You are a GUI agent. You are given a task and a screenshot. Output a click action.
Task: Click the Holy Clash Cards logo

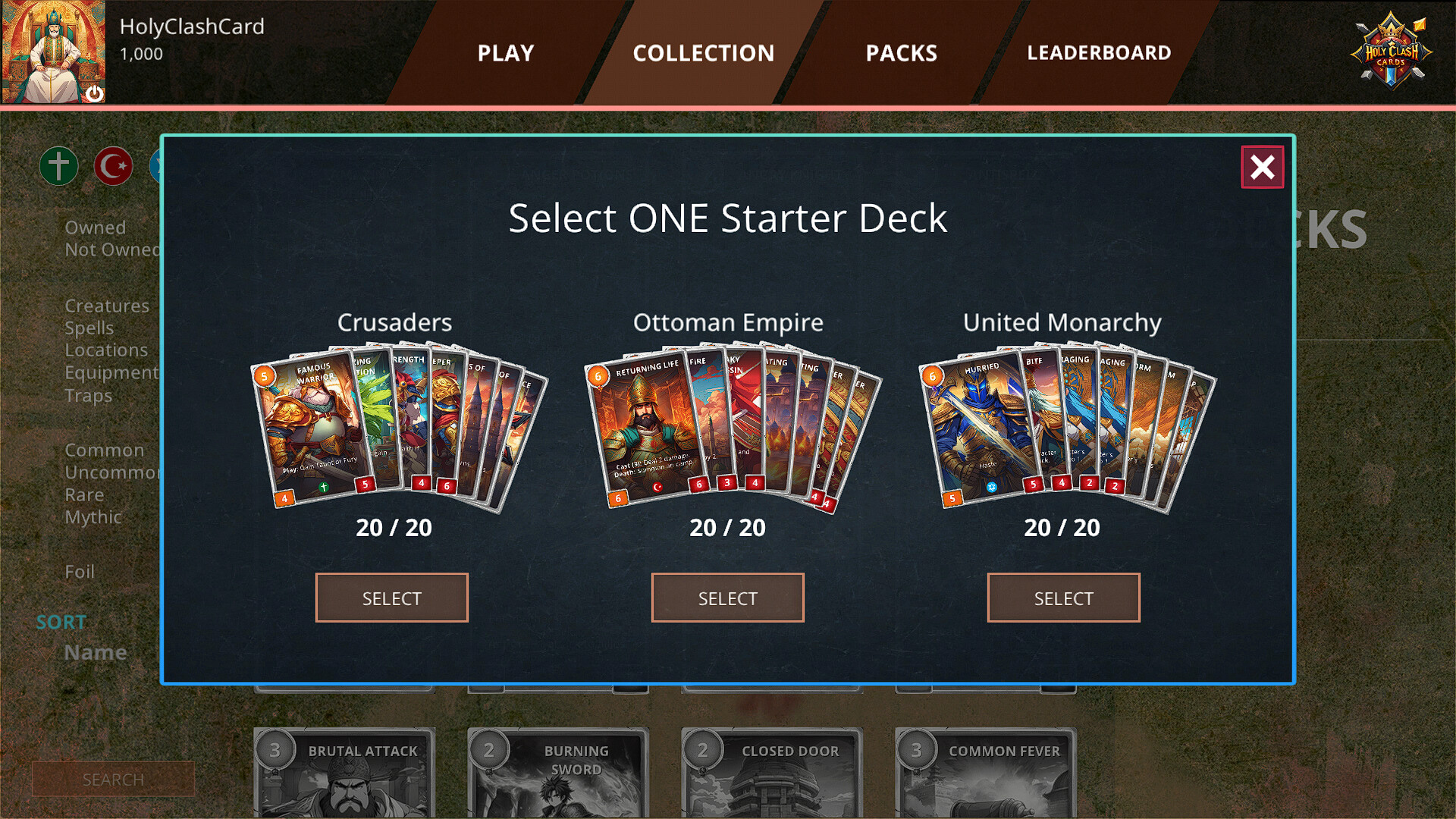(1393, 51)
